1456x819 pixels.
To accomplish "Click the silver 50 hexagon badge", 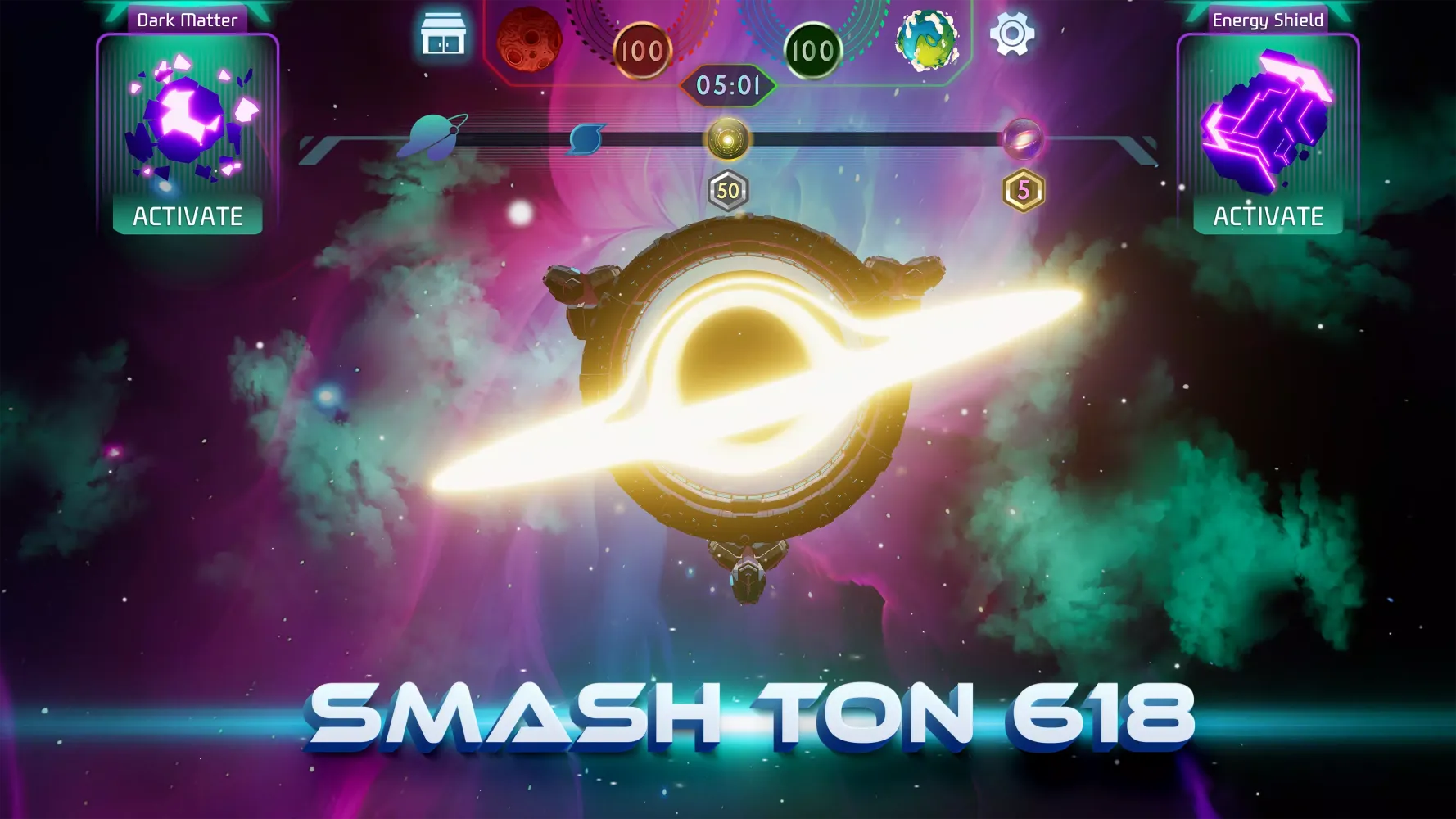I will click(x=727, y=190).
